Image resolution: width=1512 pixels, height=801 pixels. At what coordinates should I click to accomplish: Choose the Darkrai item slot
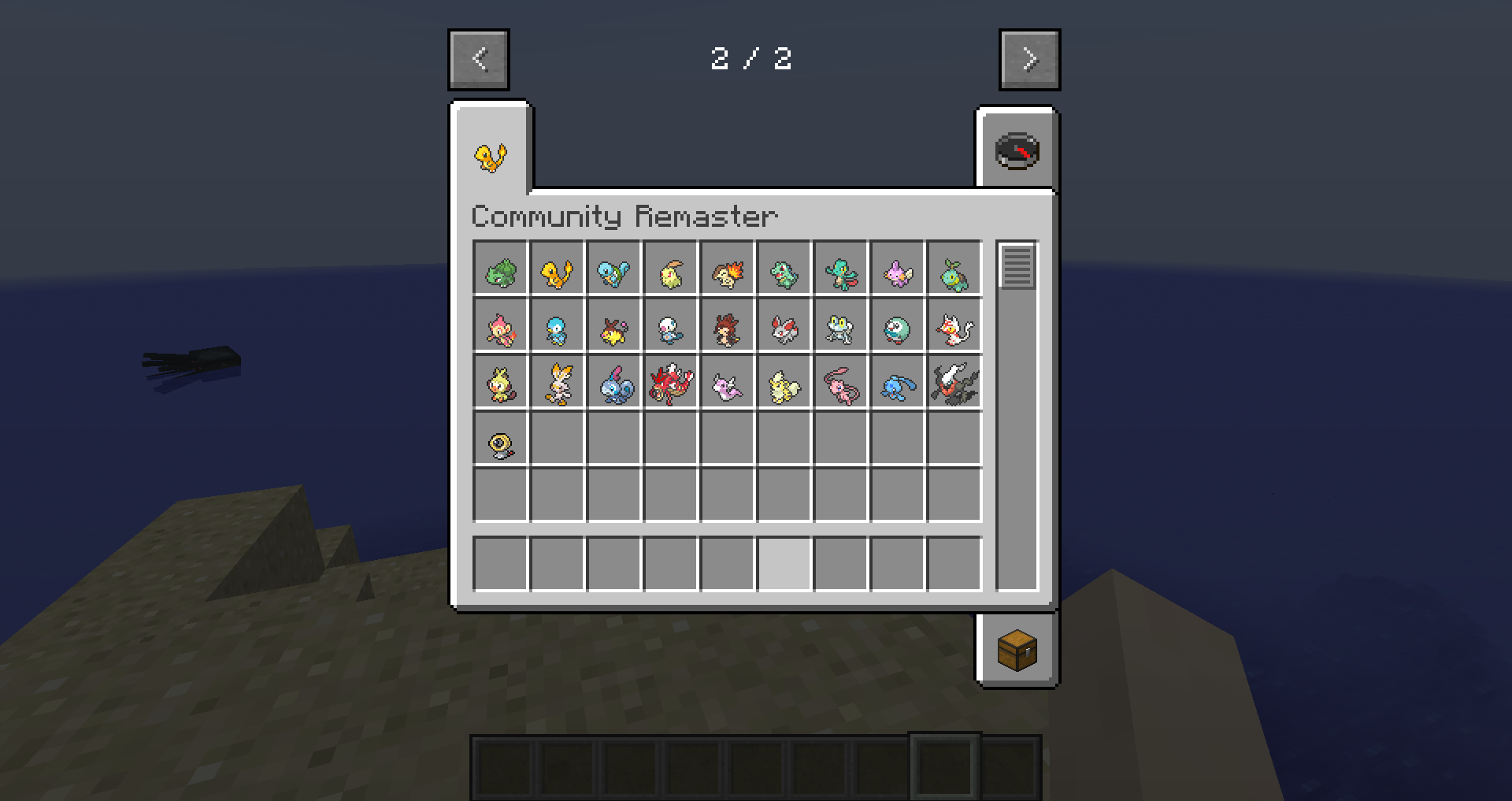coord(954,383)
